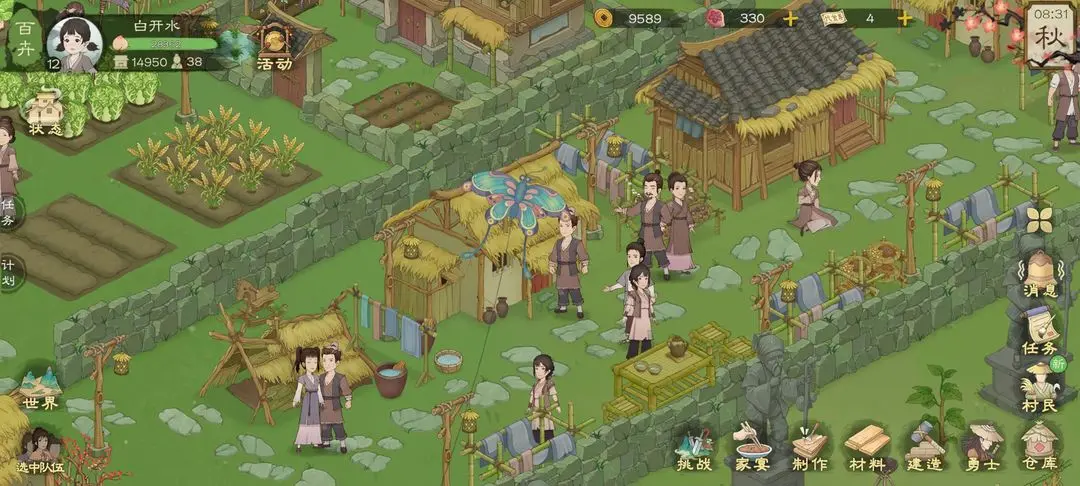Image resolution: width=1080 pixels, height=486 pixels.
Task: Open the 制作 crafting menu
Action: click(809, 447)
